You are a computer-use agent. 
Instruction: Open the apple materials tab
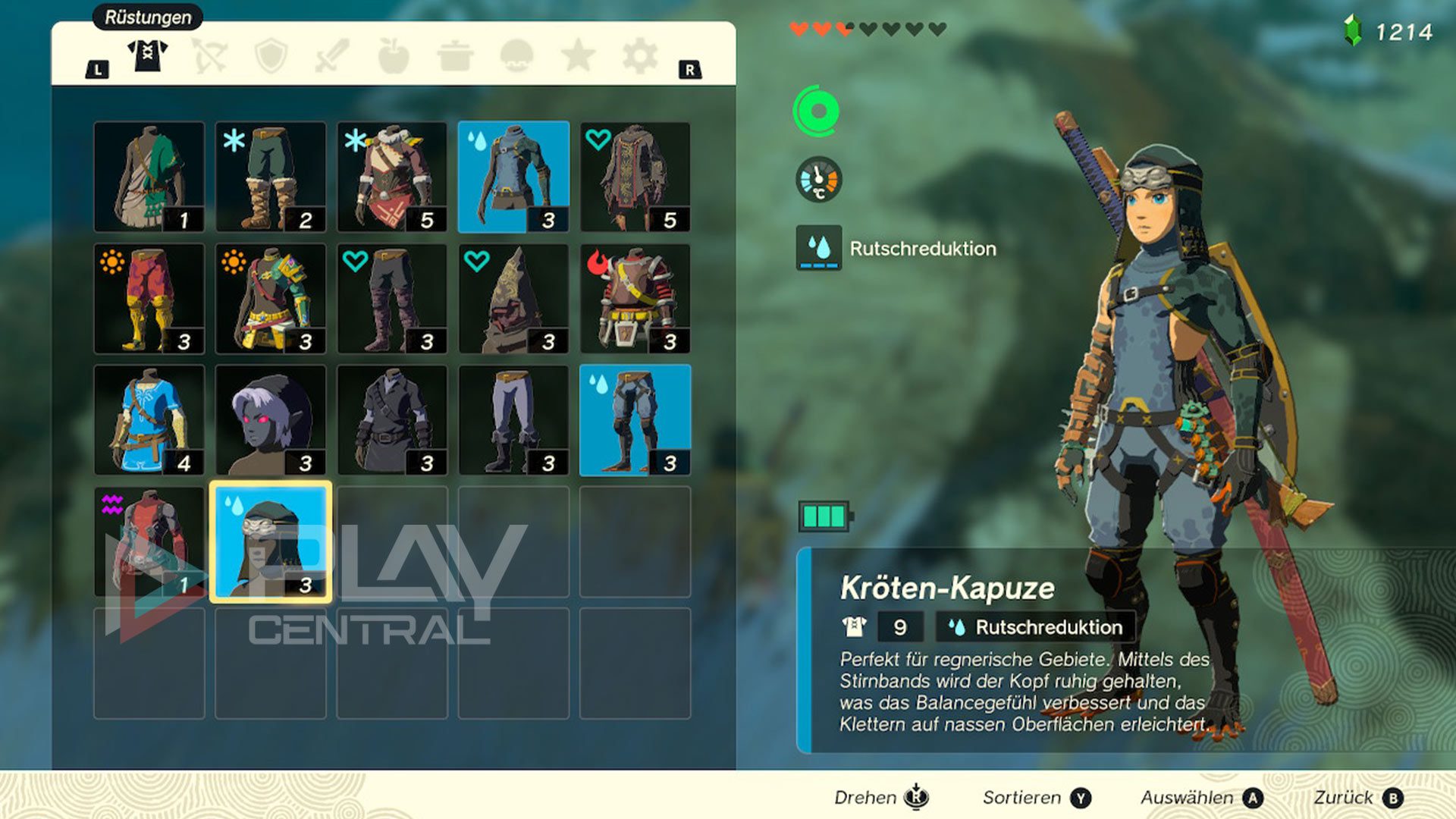point(394,56)
